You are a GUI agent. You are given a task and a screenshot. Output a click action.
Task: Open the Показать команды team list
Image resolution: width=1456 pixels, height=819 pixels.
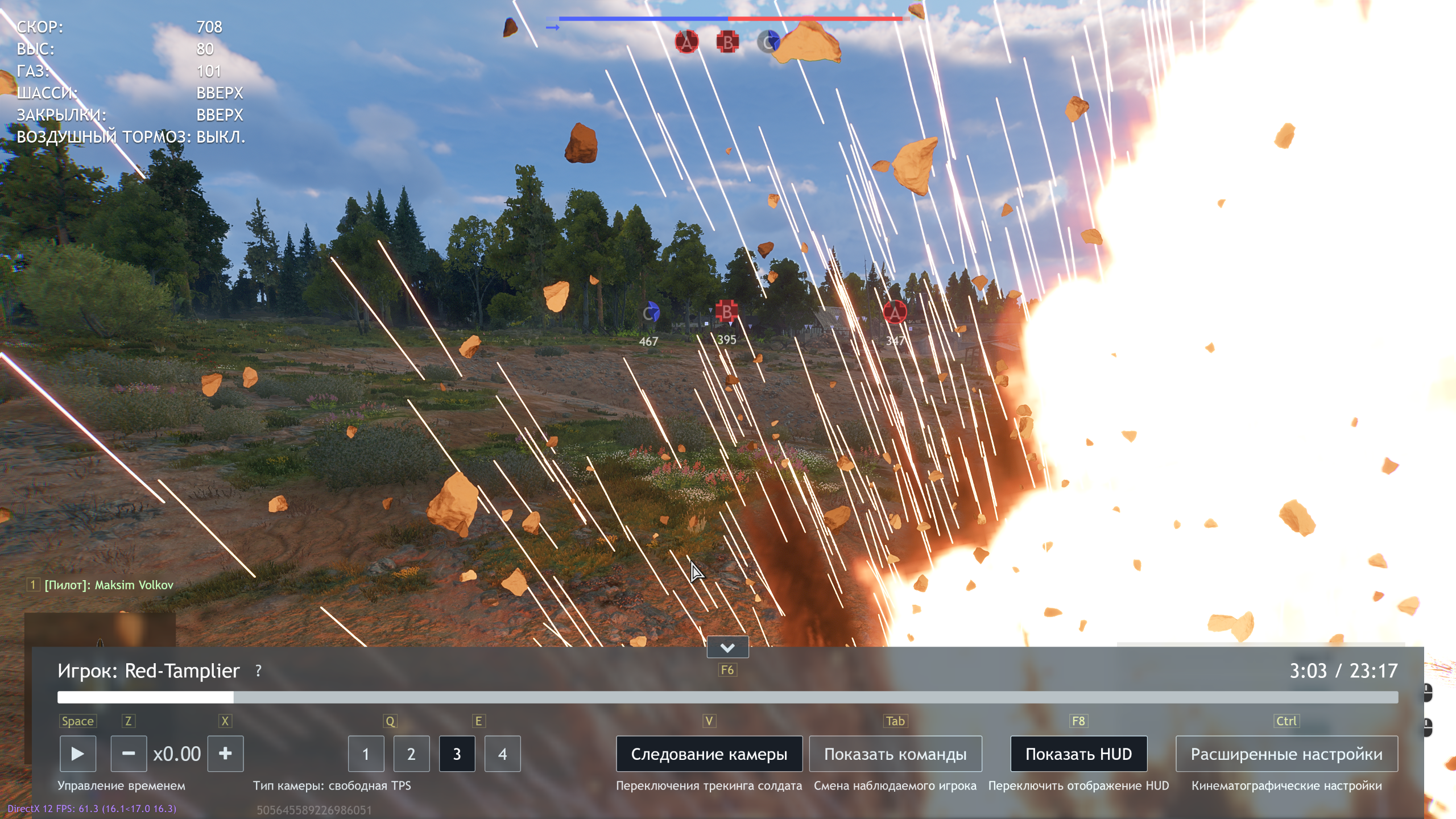[x=895, y=754]
